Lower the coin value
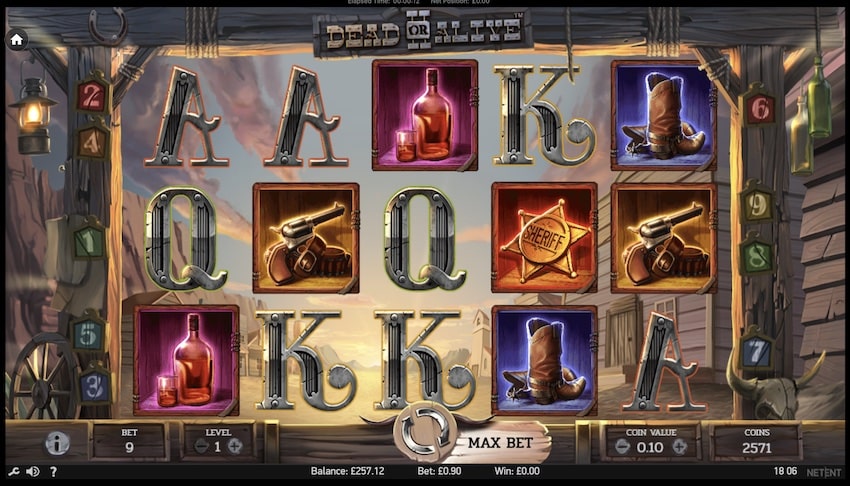 620,447
